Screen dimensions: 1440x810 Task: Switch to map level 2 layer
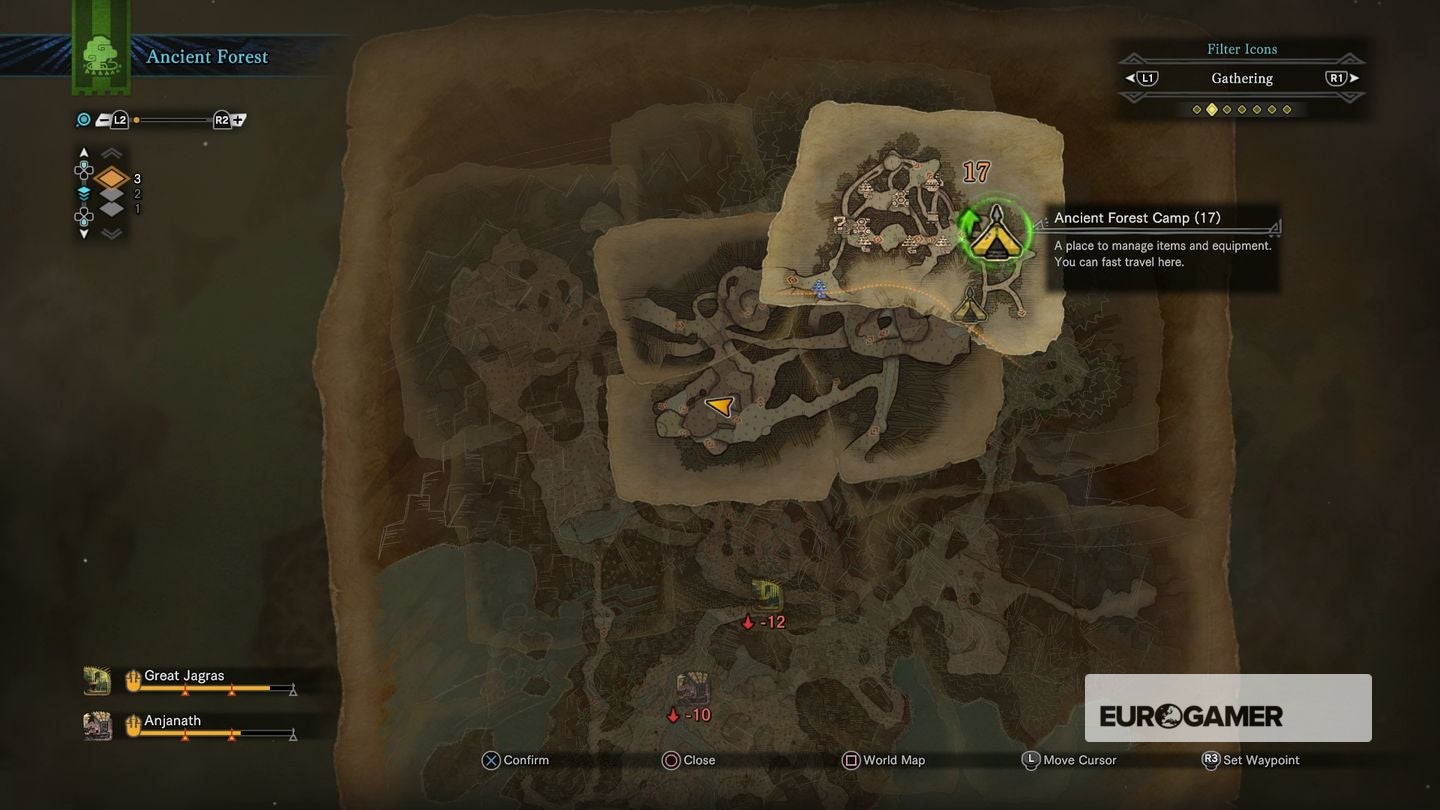point(112,194)
